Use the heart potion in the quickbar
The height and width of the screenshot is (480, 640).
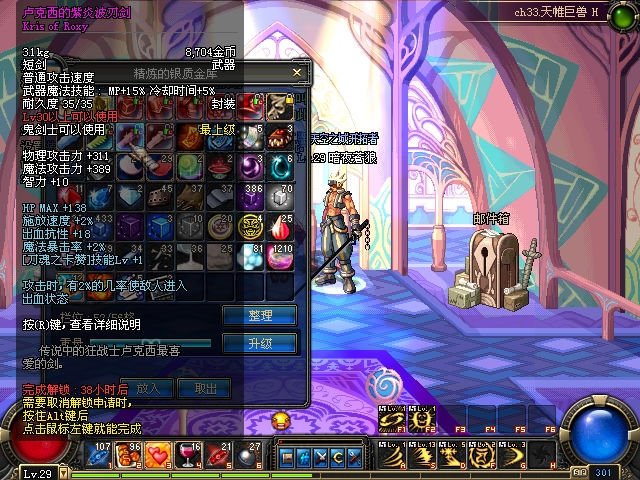click(x=157, y=456)
